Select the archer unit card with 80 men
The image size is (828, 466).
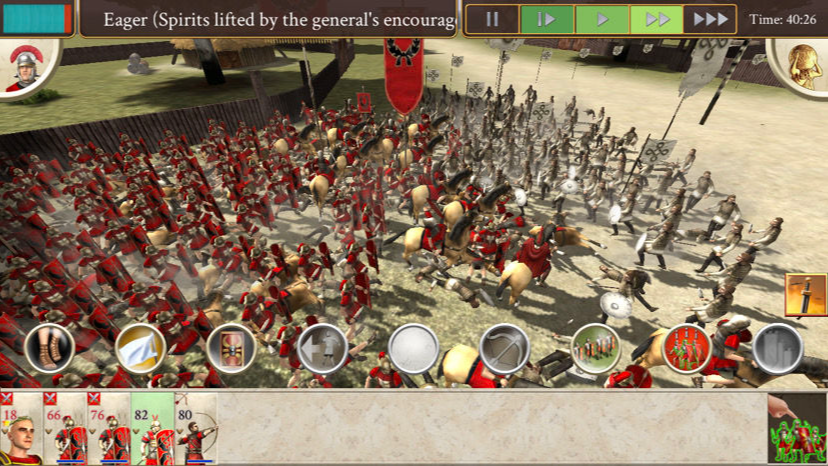[196, 429]
